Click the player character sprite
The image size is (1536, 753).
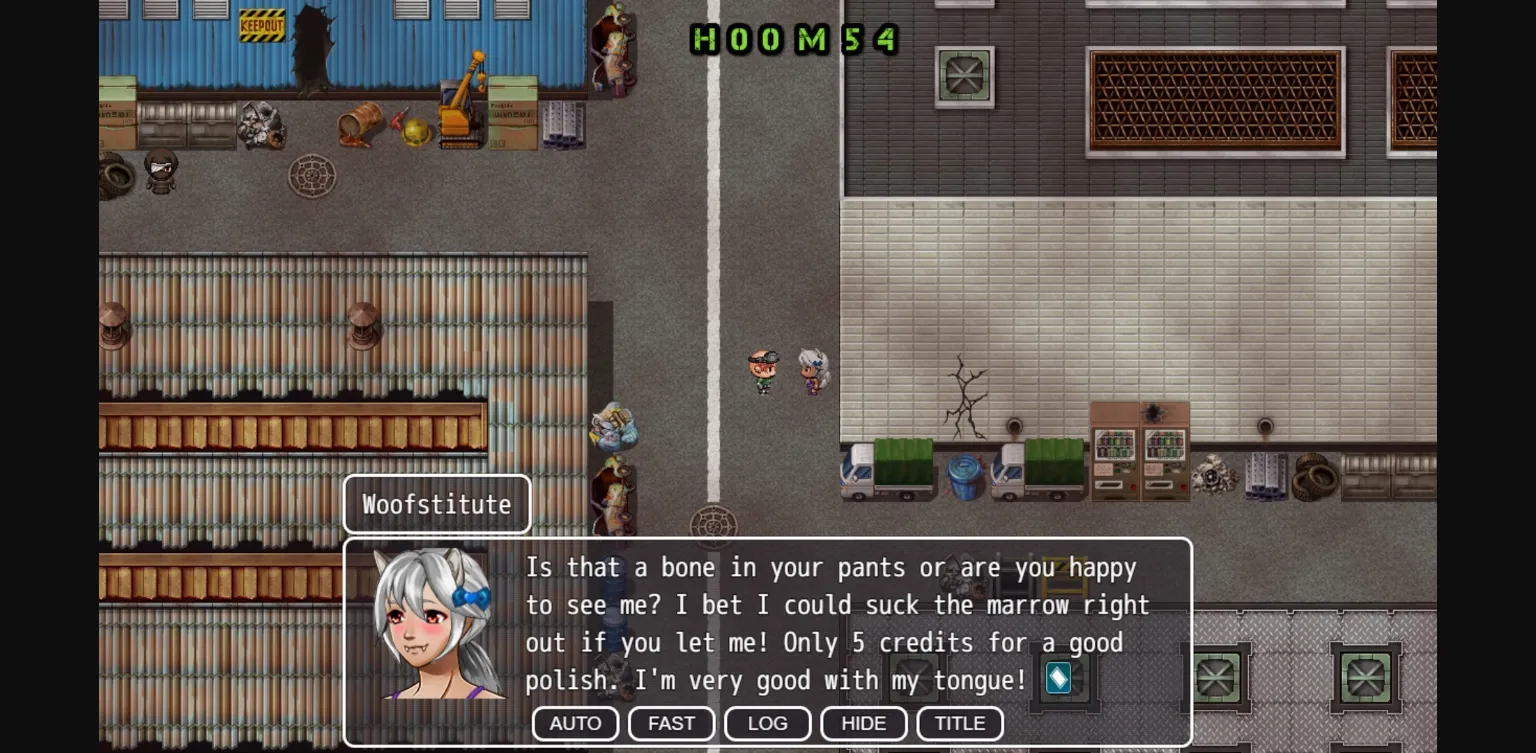pyautogui.click(x=763, y=370)
